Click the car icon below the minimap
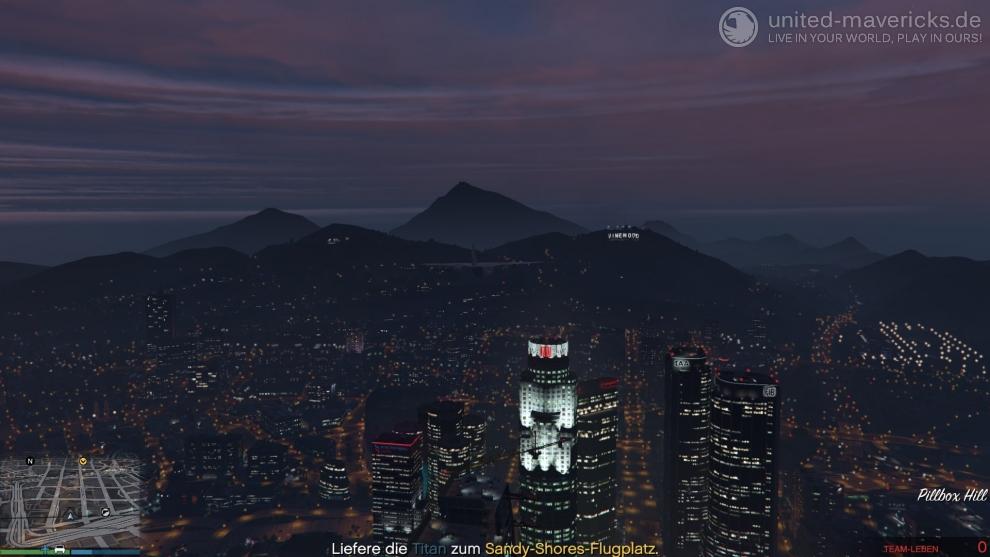The image size is (990, 557). (60, 549)
